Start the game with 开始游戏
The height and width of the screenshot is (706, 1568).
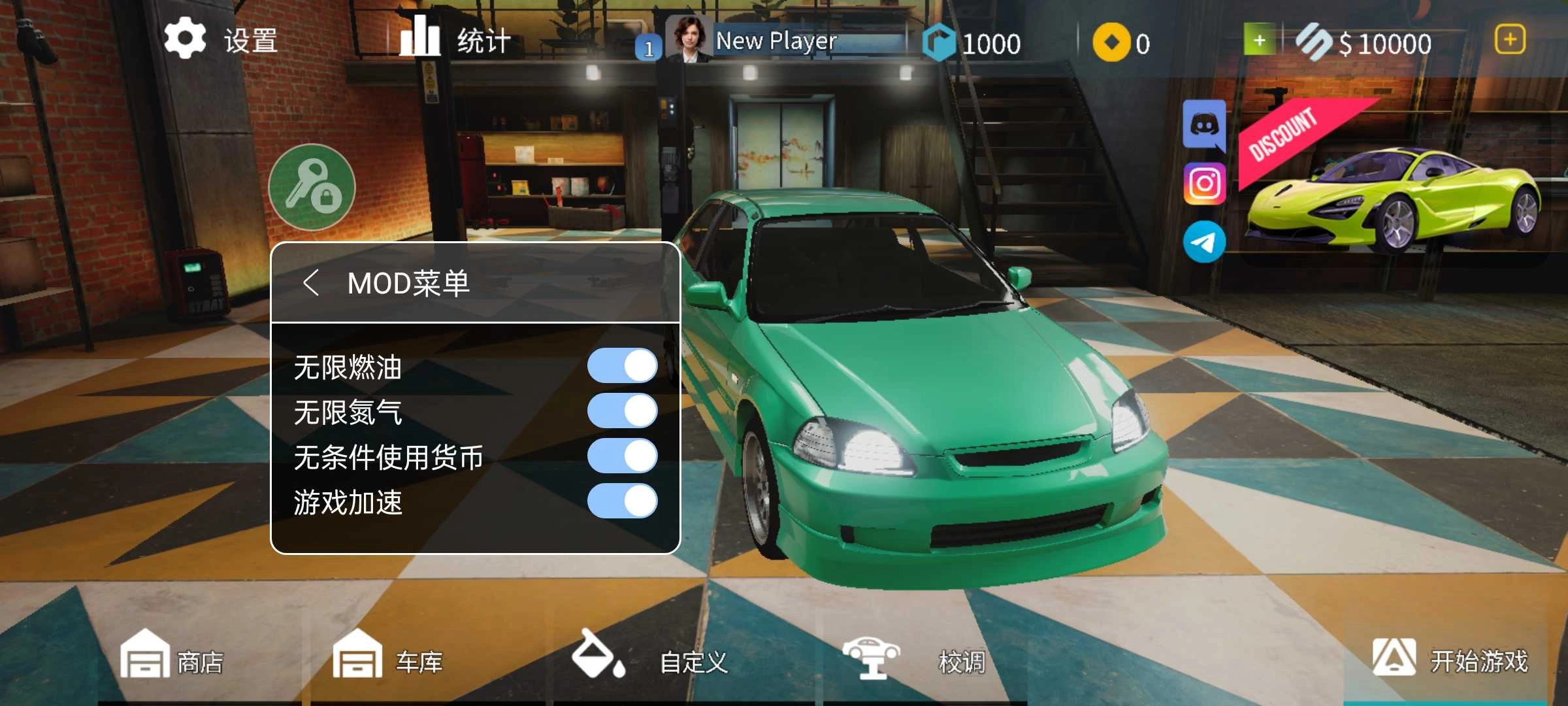[x=1450, y=659]
